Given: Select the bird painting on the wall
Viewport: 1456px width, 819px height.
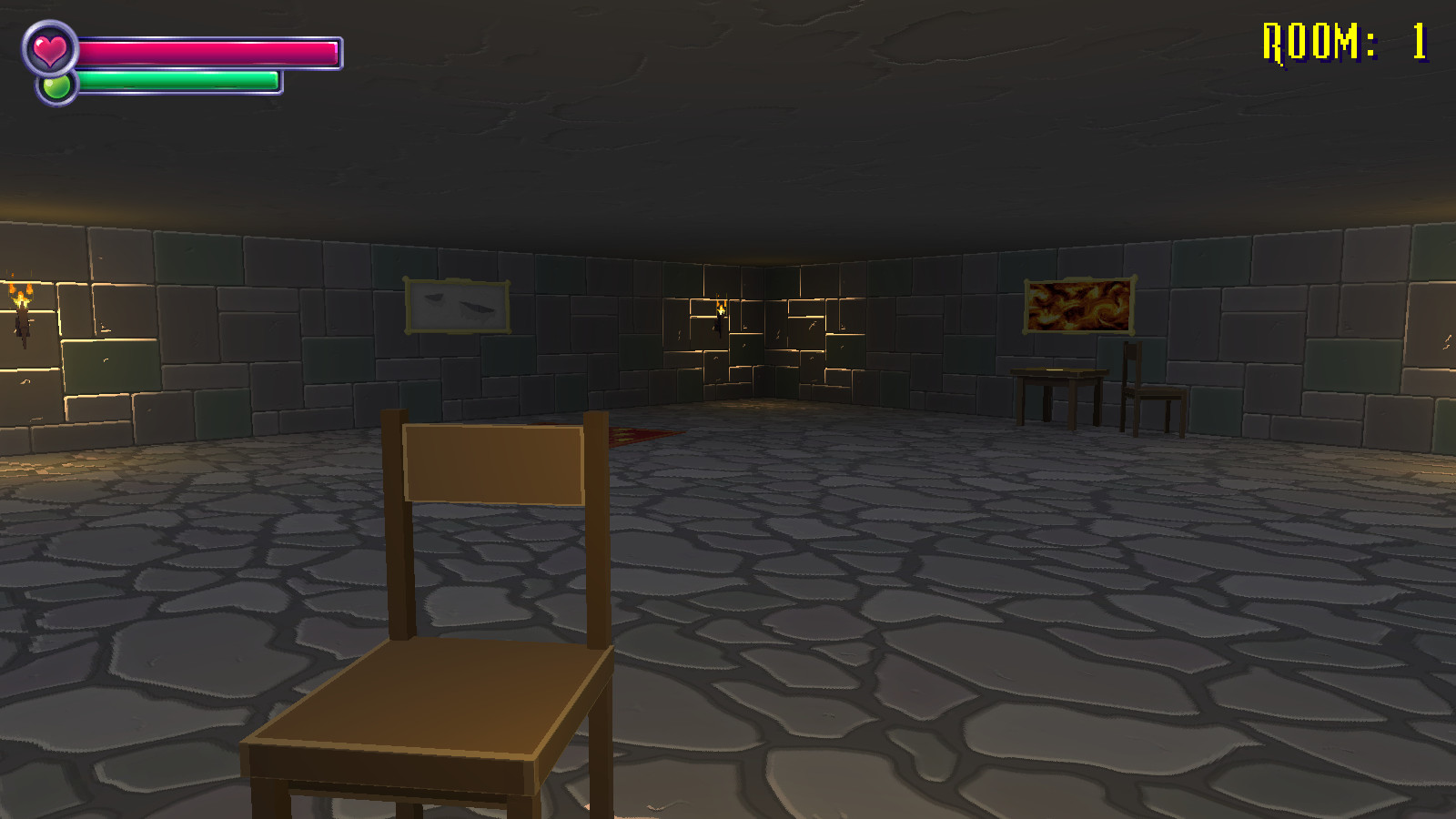Looking at the screenshot, I should coord(459,303).
